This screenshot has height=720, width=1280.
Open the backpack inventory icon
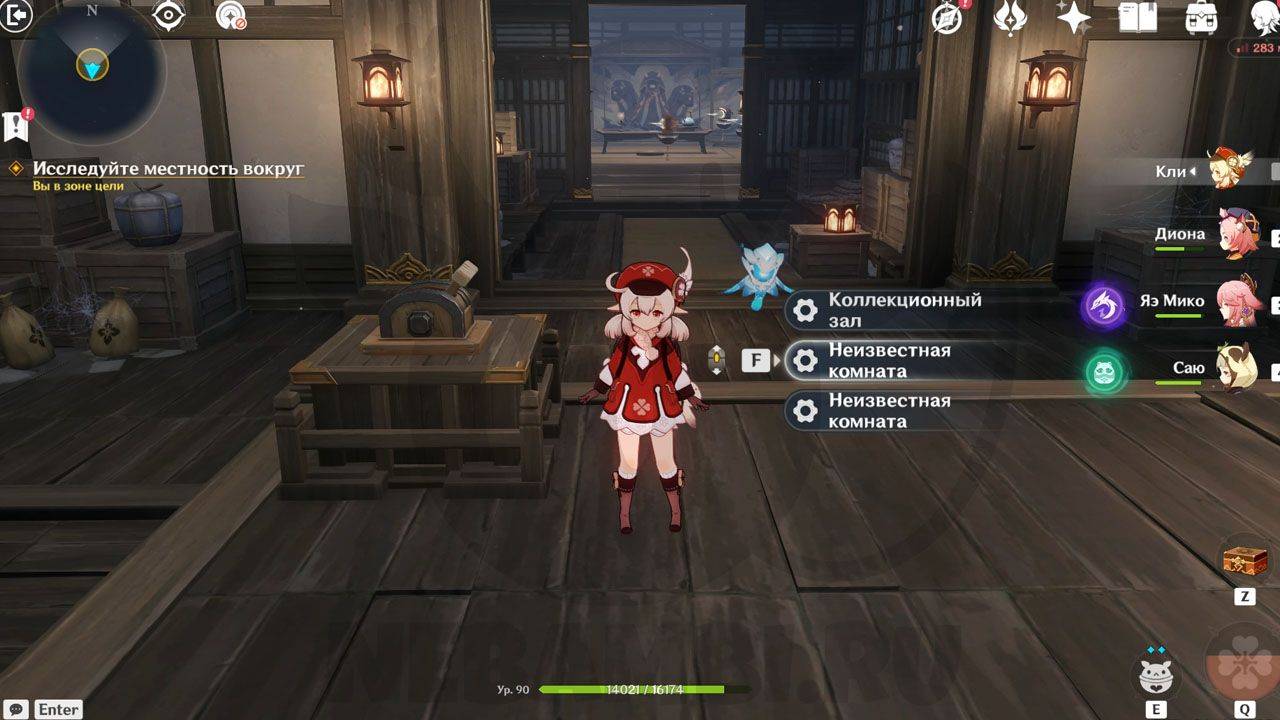1200,17
